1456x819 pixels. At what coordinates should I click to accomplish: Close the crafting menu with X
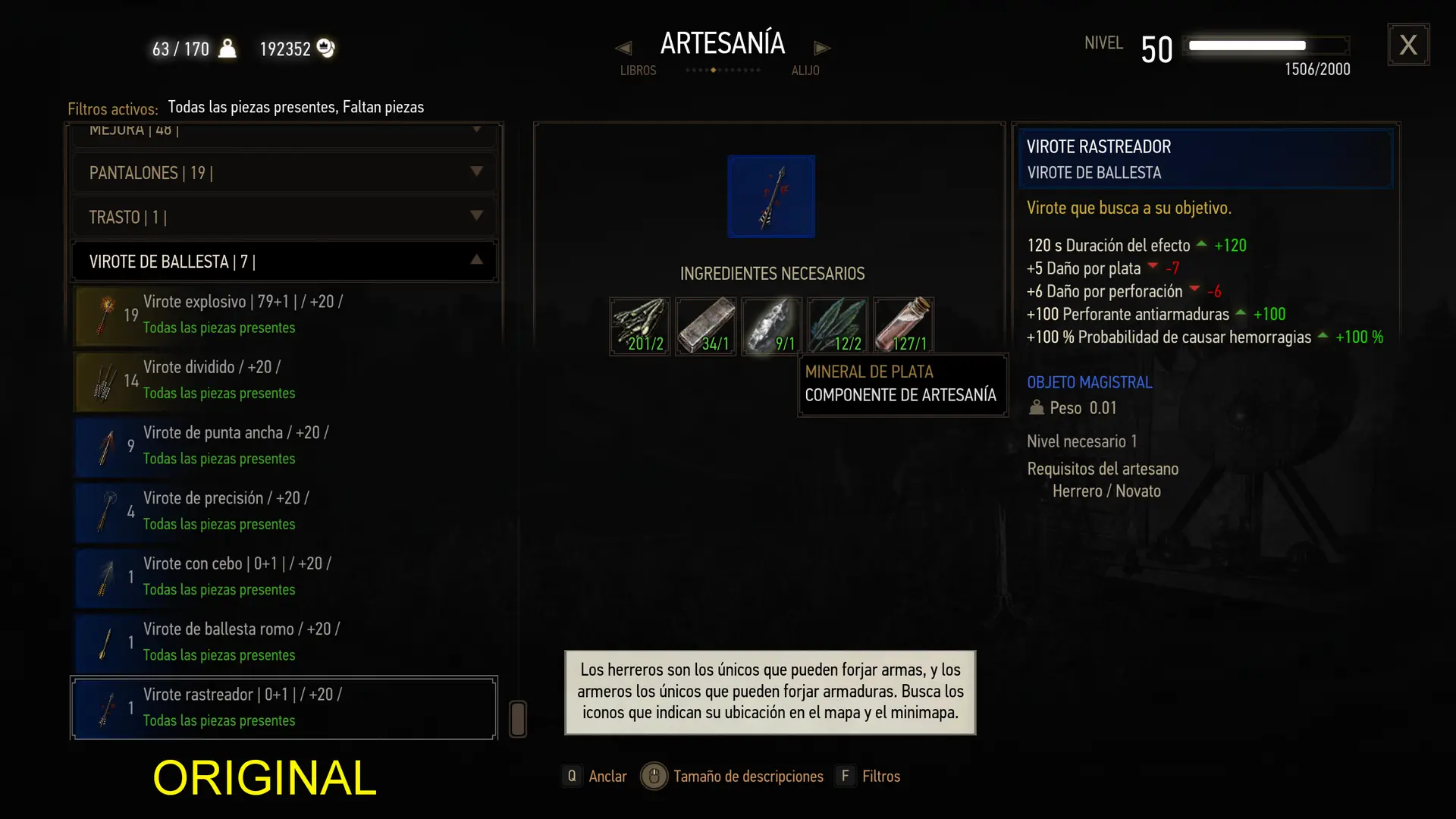(1408, 45)
